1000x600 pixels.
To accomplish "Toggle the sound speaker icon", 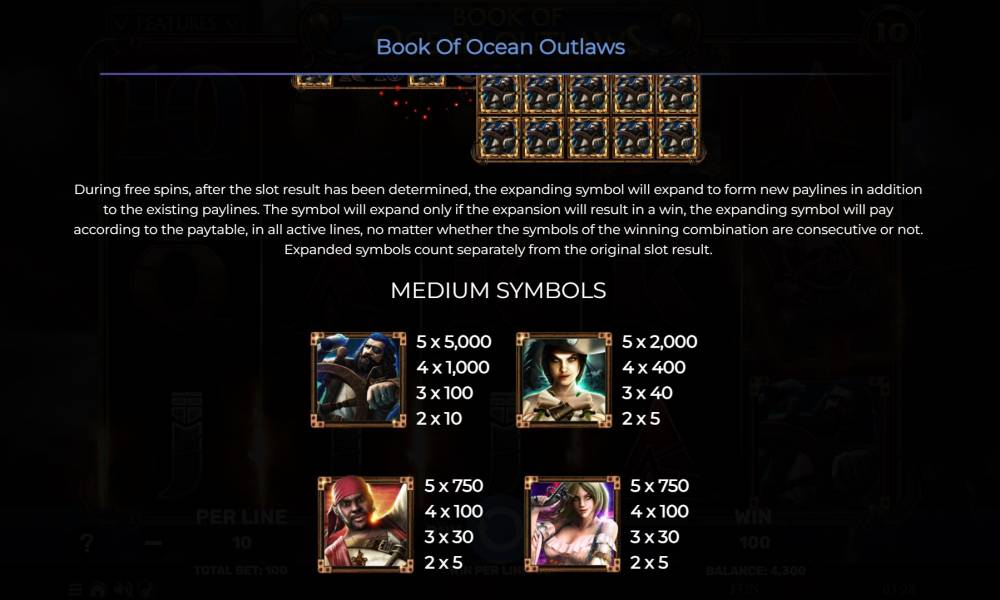I will click(122, 589).
